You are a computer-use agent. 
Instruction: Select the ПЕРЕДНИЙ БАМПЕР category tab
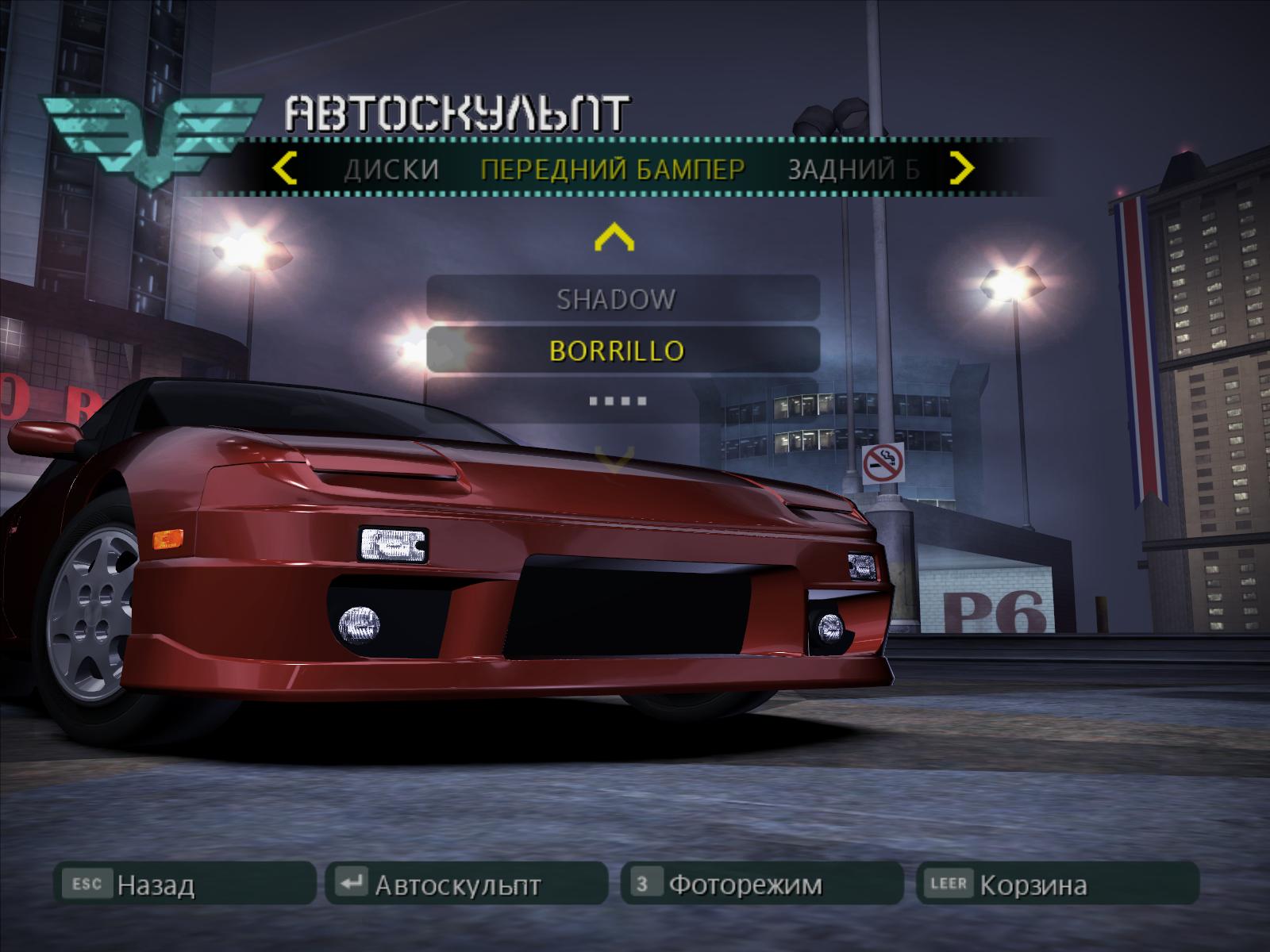pyautogui.click(x=613, y=169)
